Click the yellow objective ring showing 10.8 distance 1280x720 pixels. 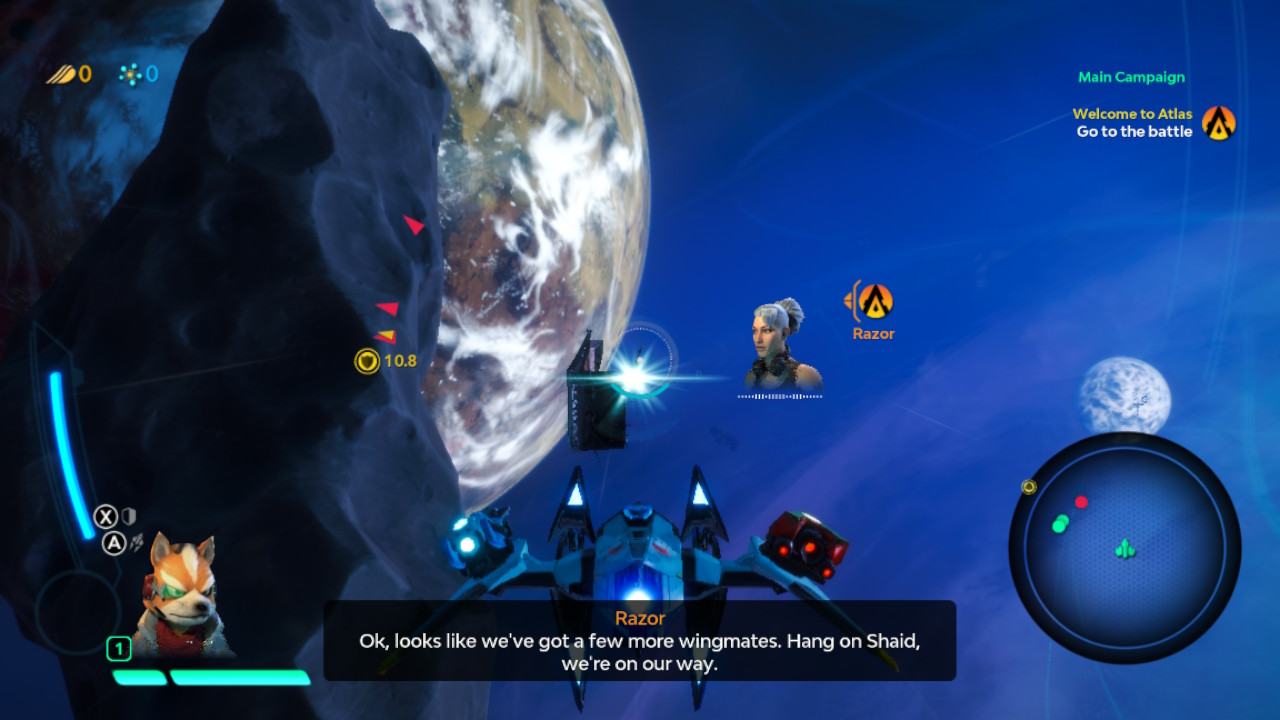click(x=369, y=359)
